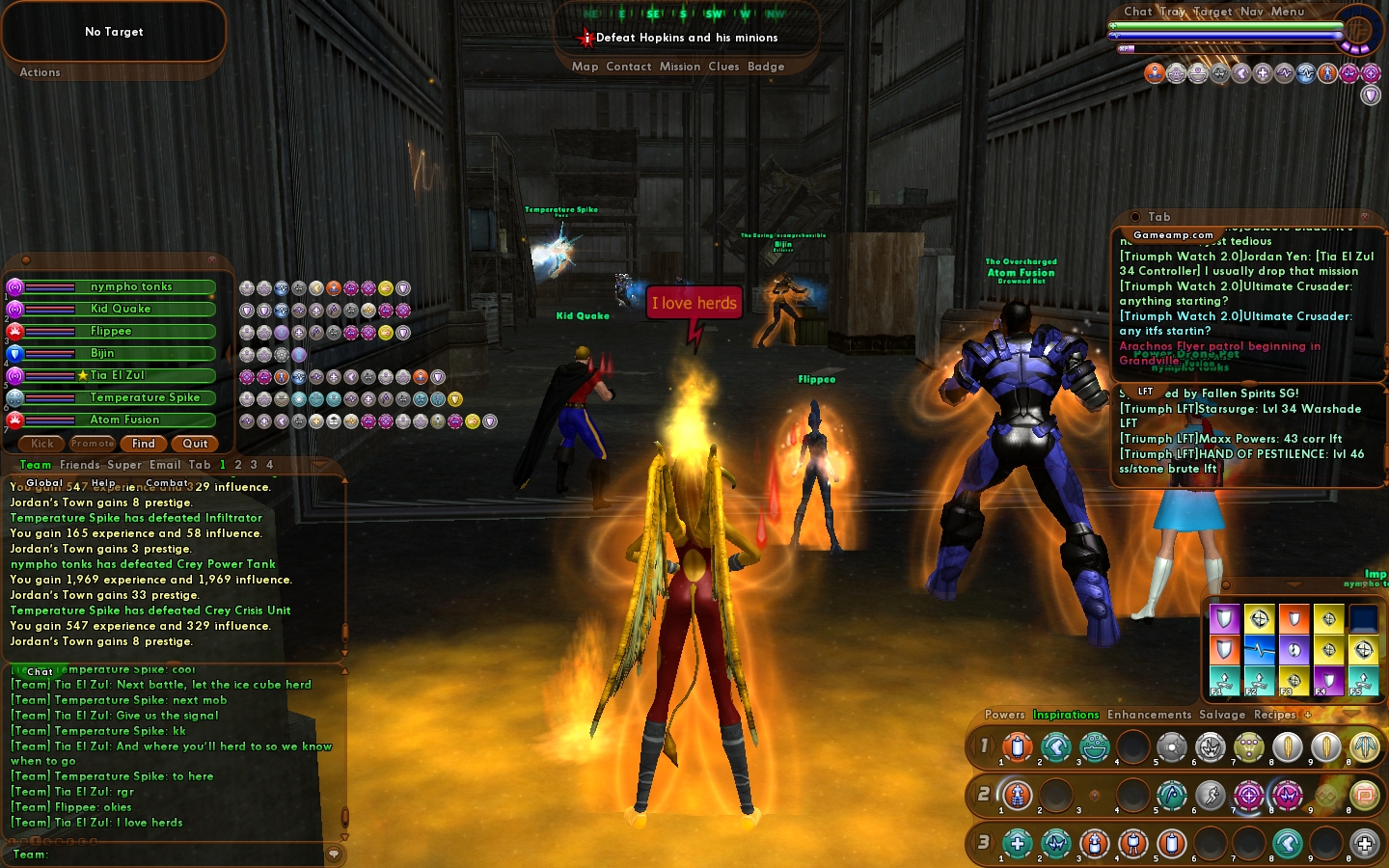The width and height of the screenshot is (1389, 868).
Task: Switch to the Salvage tab
Action: pyautogui.click(x=1222, y=715)
